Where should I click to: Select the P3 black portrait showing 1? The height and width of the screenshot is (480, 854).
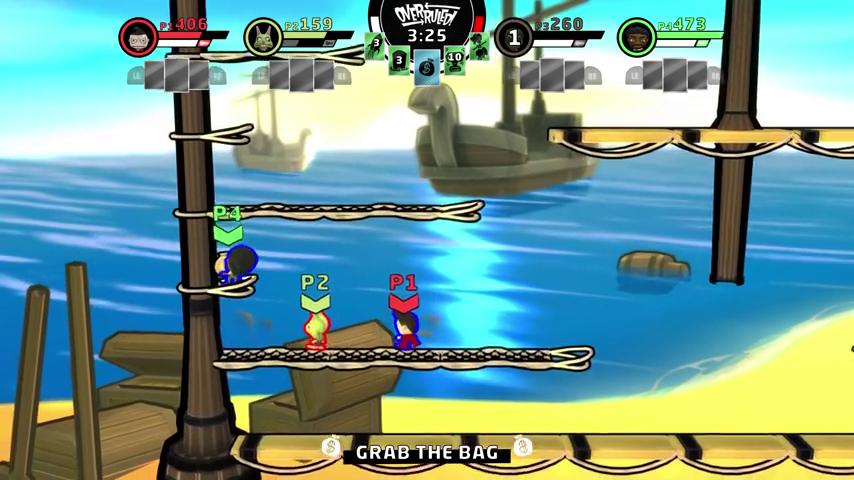[x=513, y=38]
